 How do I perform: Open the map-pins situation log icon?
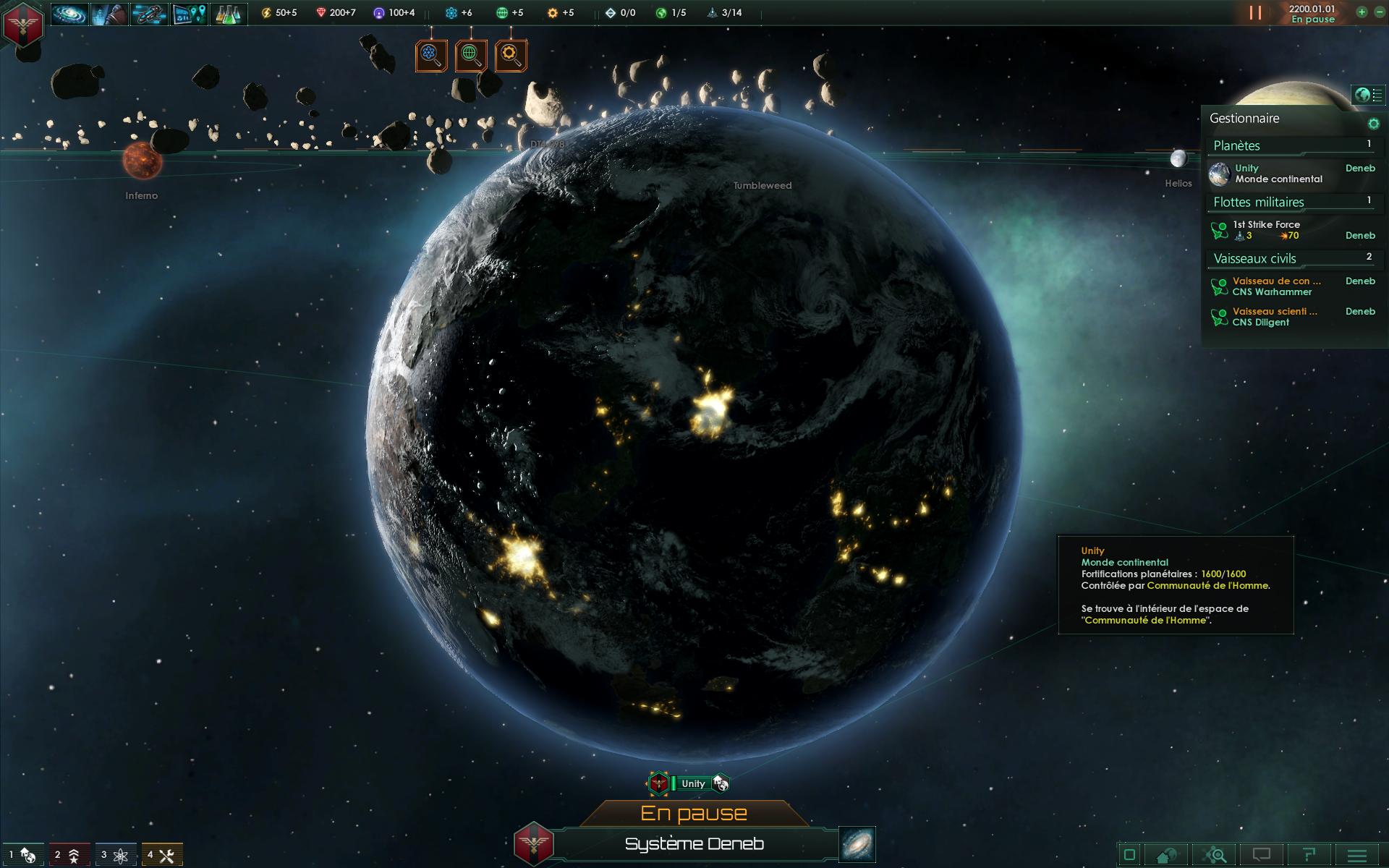point(189,13)
